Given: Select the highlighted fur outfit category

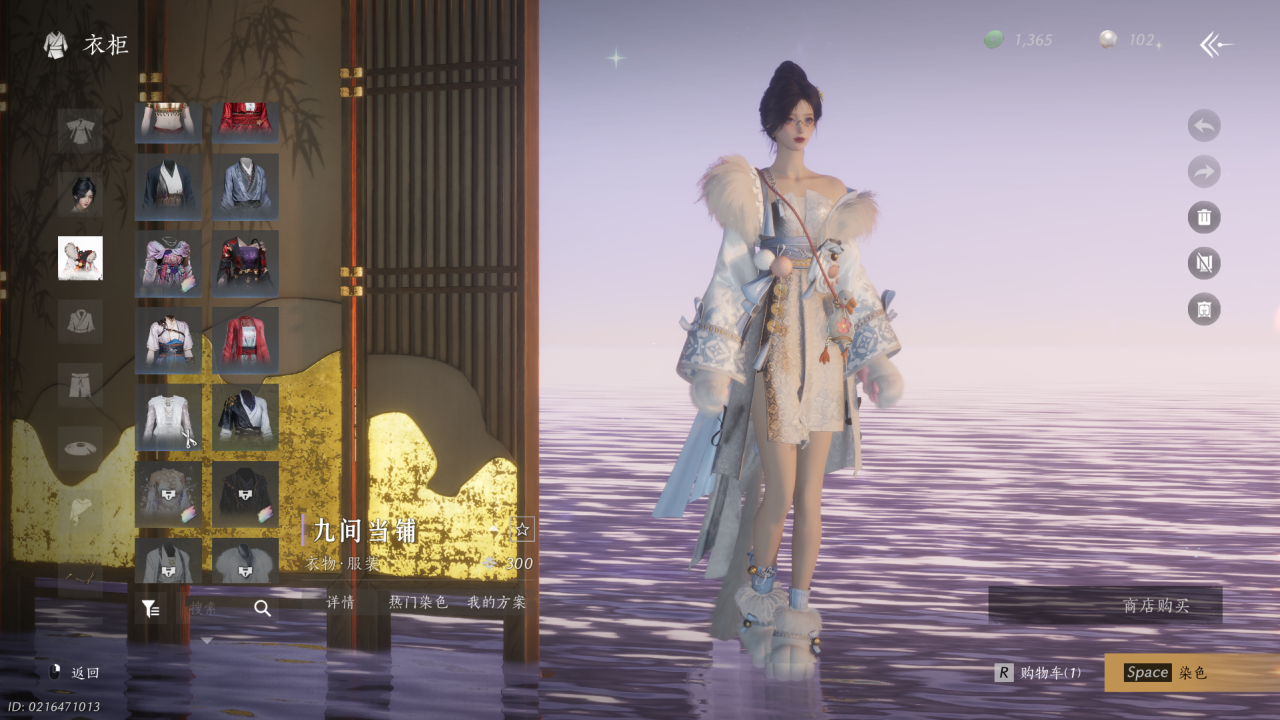Looking at the screenshot, I should pos(80,258).
